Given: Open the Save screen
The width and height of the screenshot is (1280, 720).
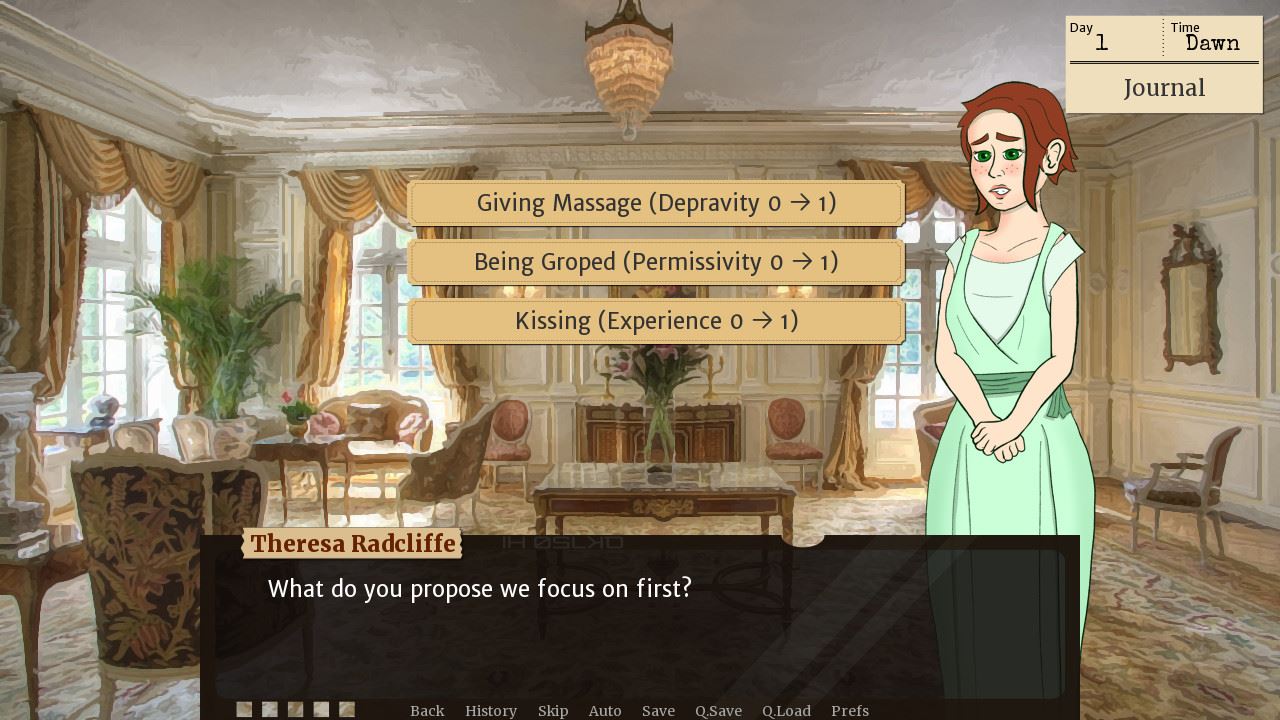Looking at the screenshot, I should pos(658,710).
